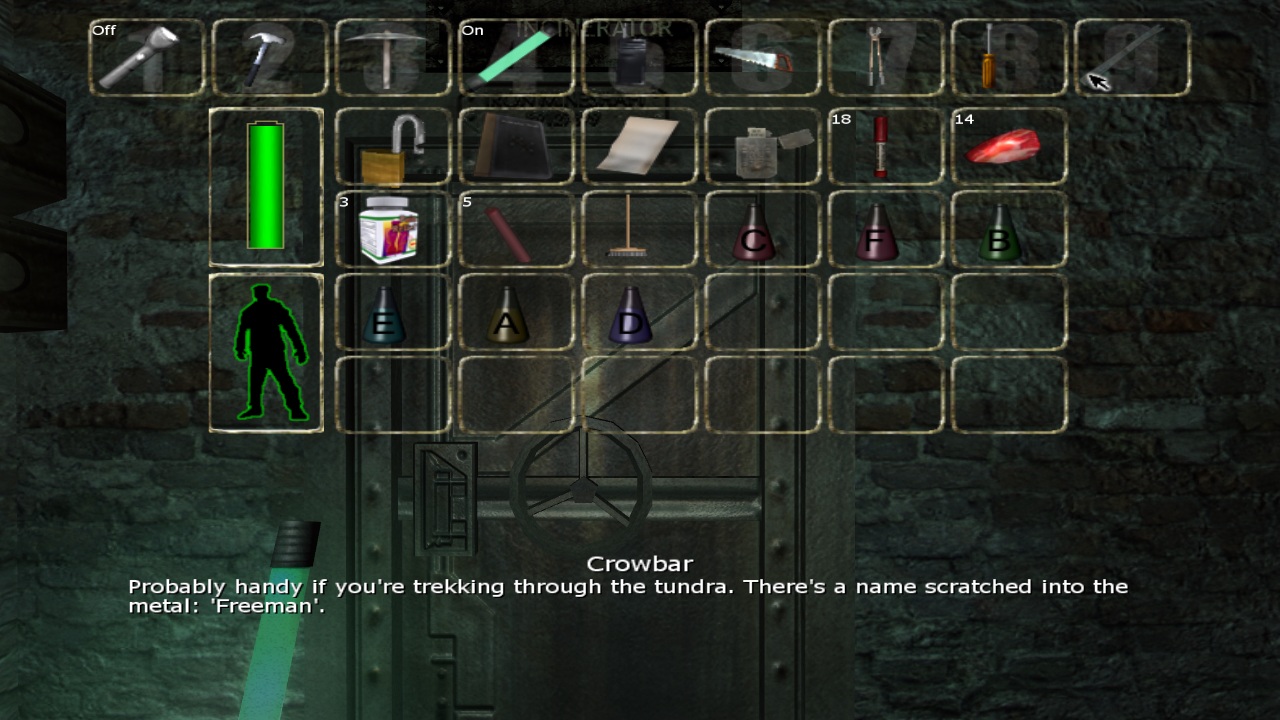Choose the flask labeled F
The image size is (1280, 720).
885,230
